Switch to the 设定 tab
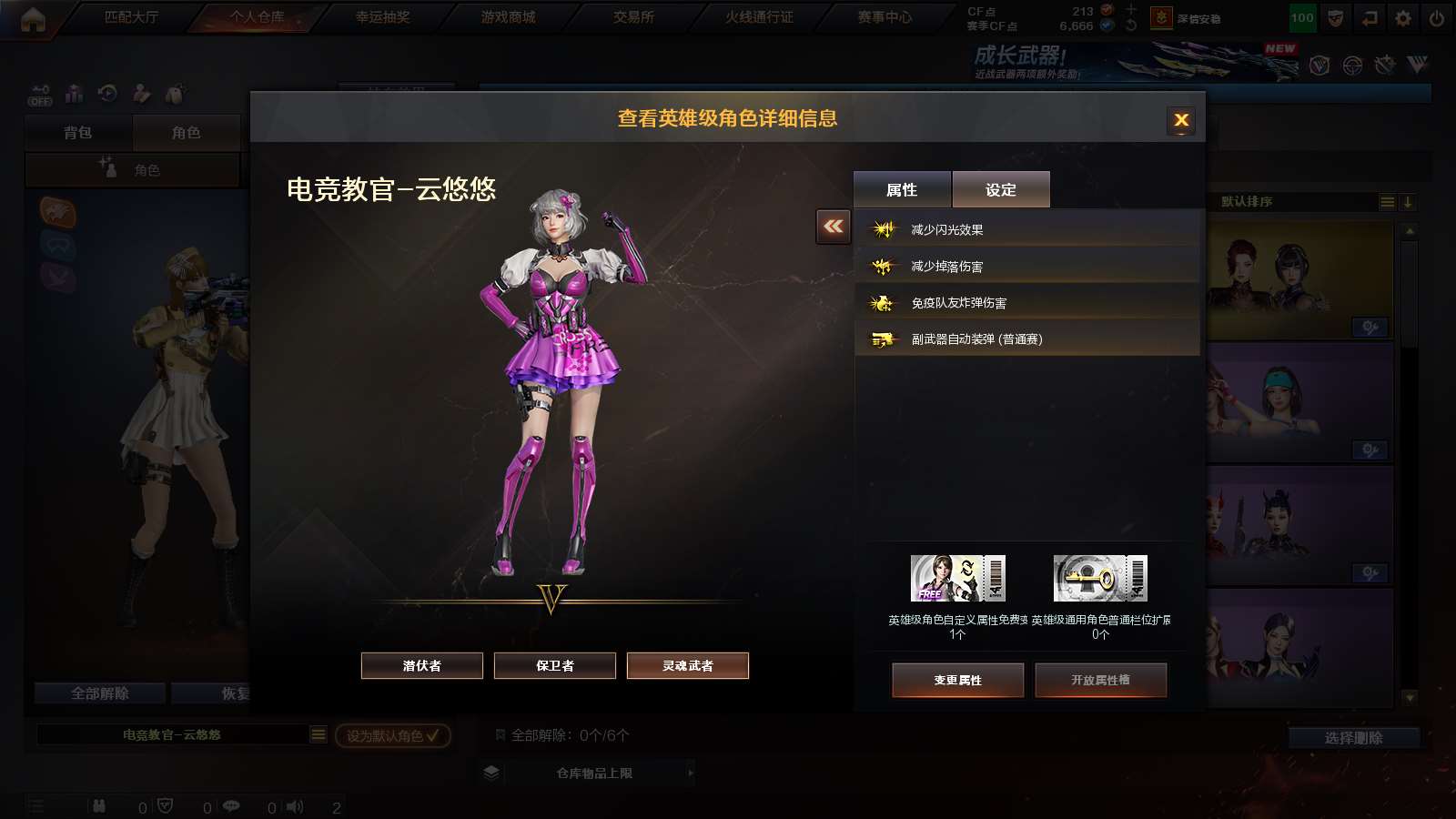The height and width of the screenshot is (819, 1456). pyautogui.click(x=1001, y=189)
